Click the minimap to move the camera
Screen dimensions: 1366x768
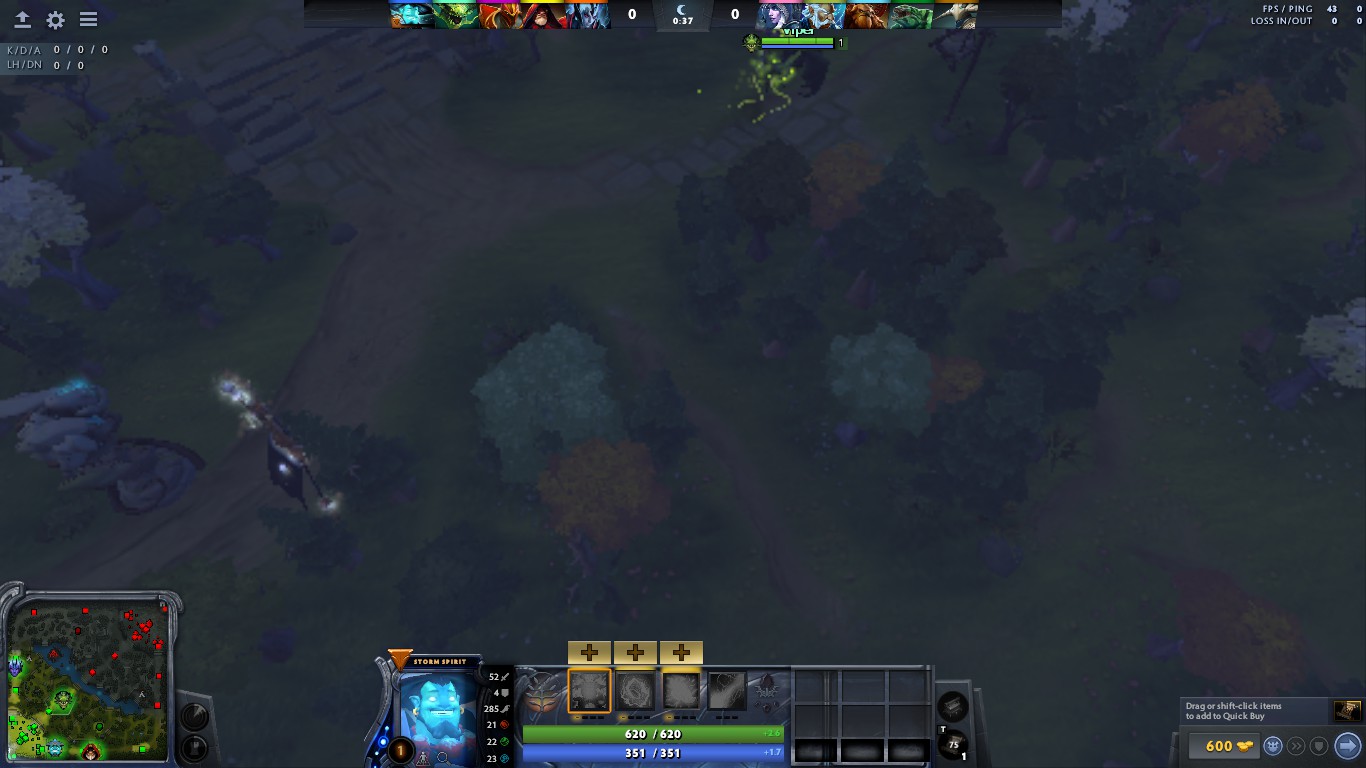(90, 680)
